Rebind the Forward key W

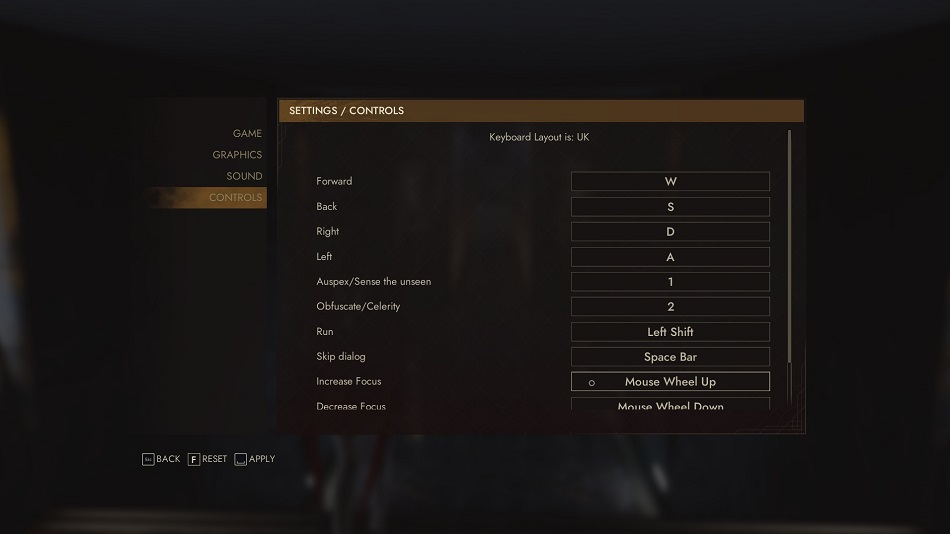click(x=670, y=182)
